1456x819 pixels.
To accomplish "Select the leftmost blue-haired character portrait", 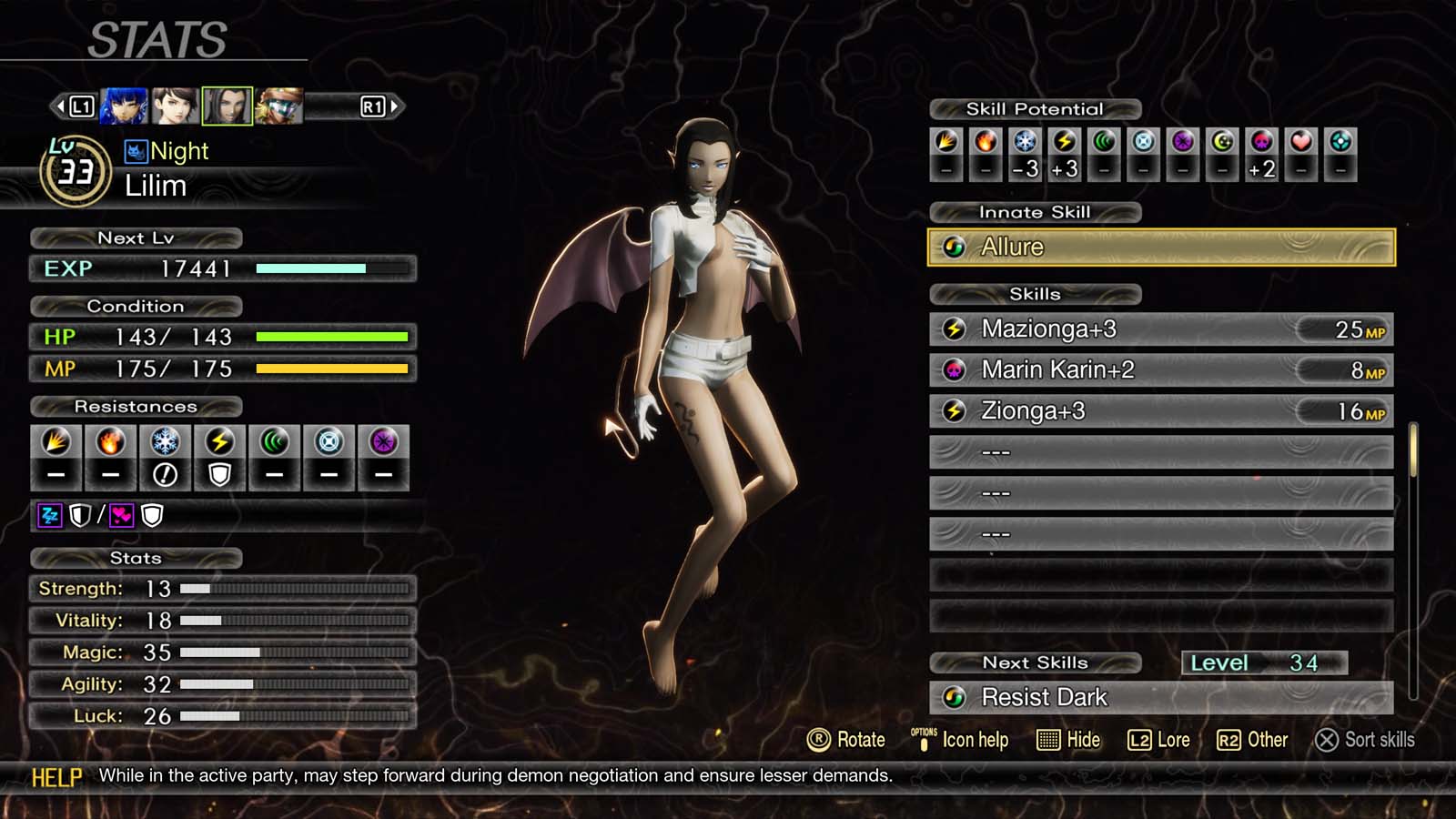I will pos(124,105).
